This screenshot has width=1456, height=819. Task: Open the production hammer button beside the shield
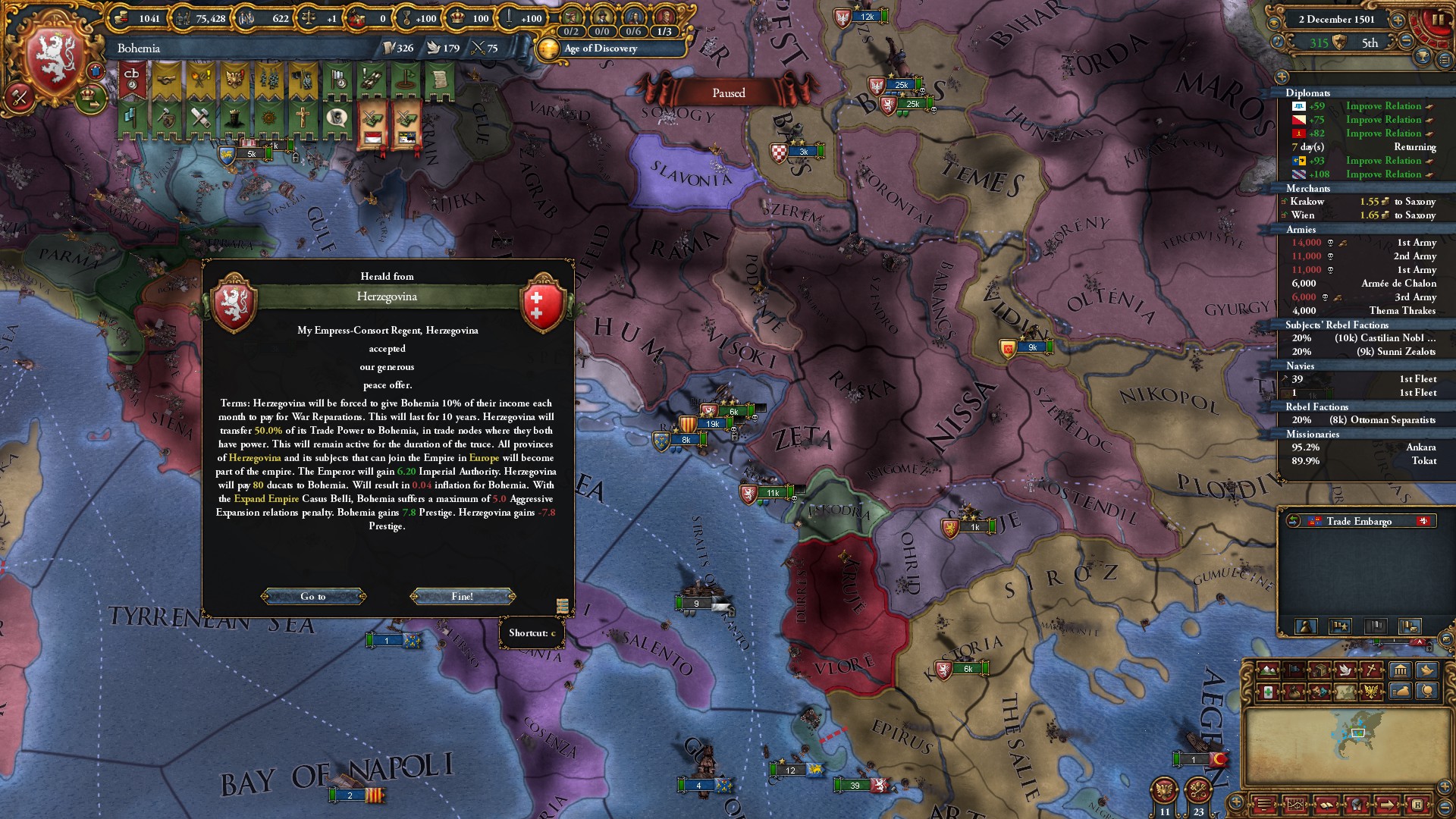(19, 97)
